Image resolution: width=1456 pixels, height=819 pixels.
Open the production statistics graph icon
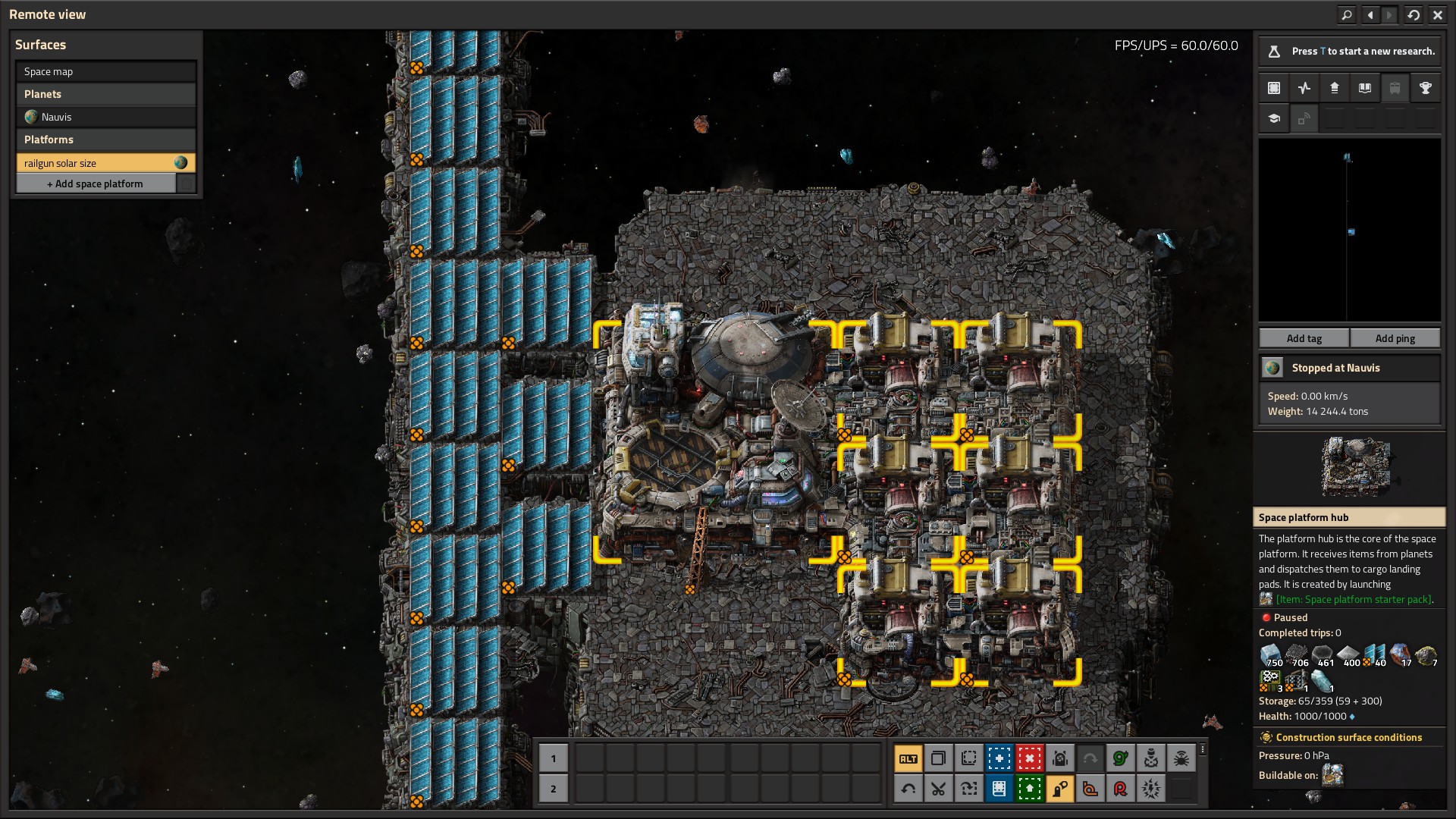tap(1304, 88)
